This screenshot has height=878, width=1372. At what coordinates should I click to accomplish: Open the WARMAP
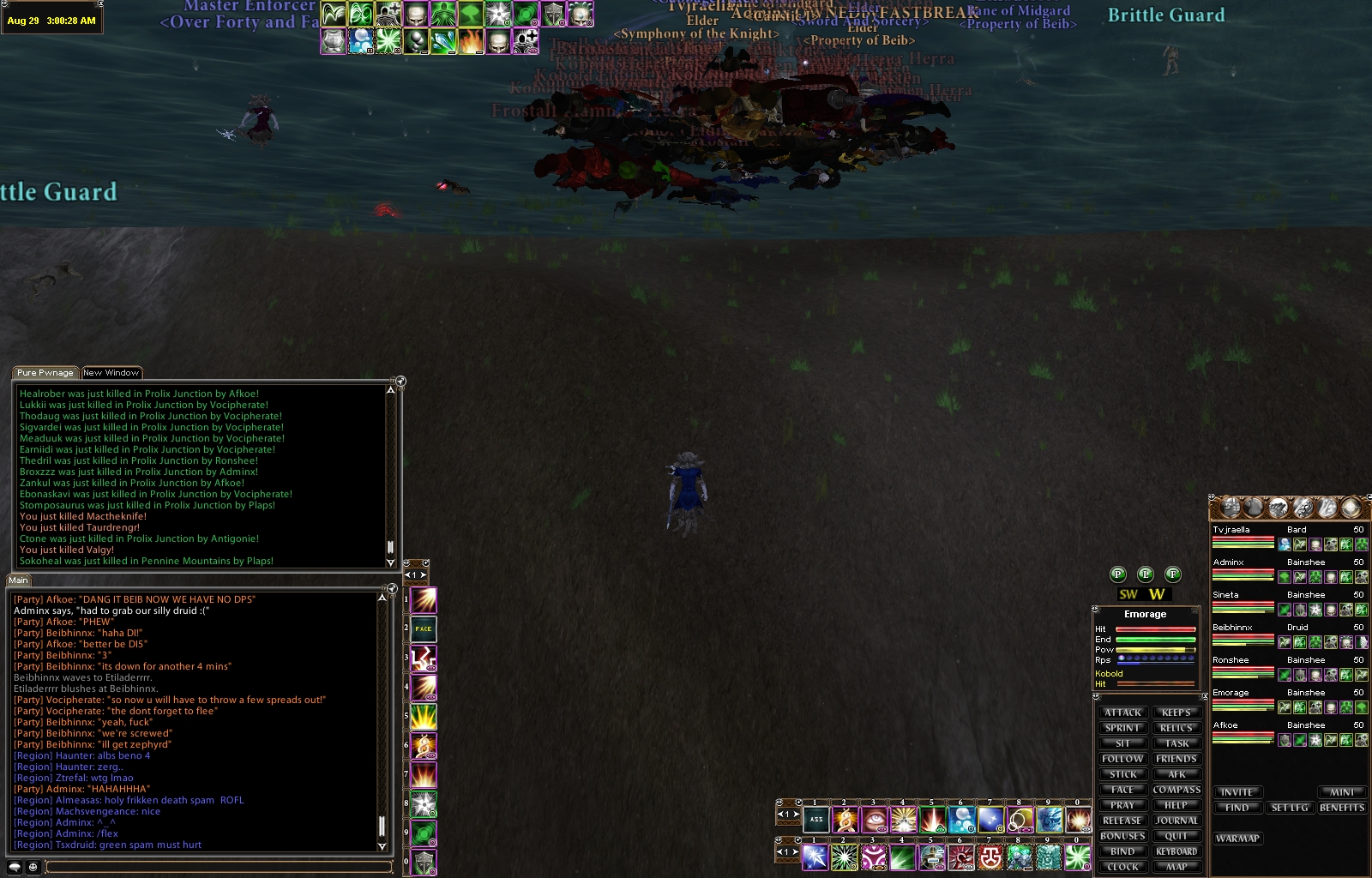point(1237,839)
